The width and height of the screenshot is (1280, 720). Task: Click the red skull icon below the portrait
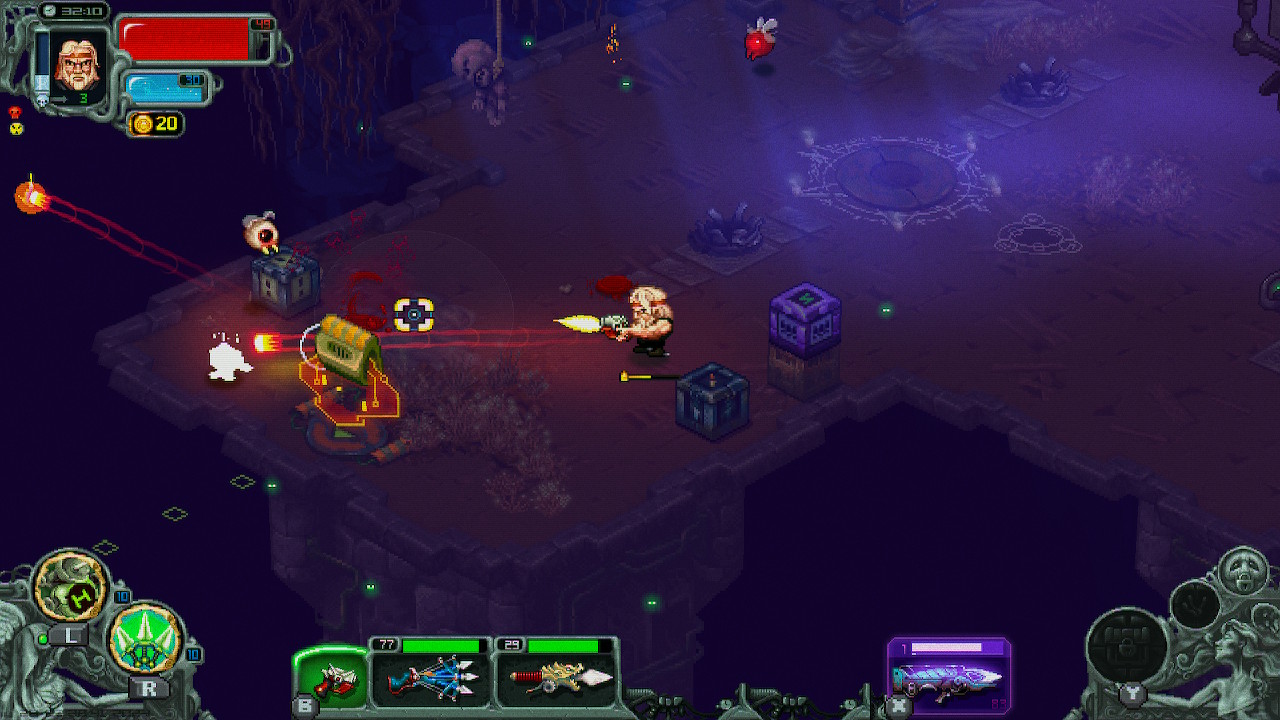tap(14, 112)
